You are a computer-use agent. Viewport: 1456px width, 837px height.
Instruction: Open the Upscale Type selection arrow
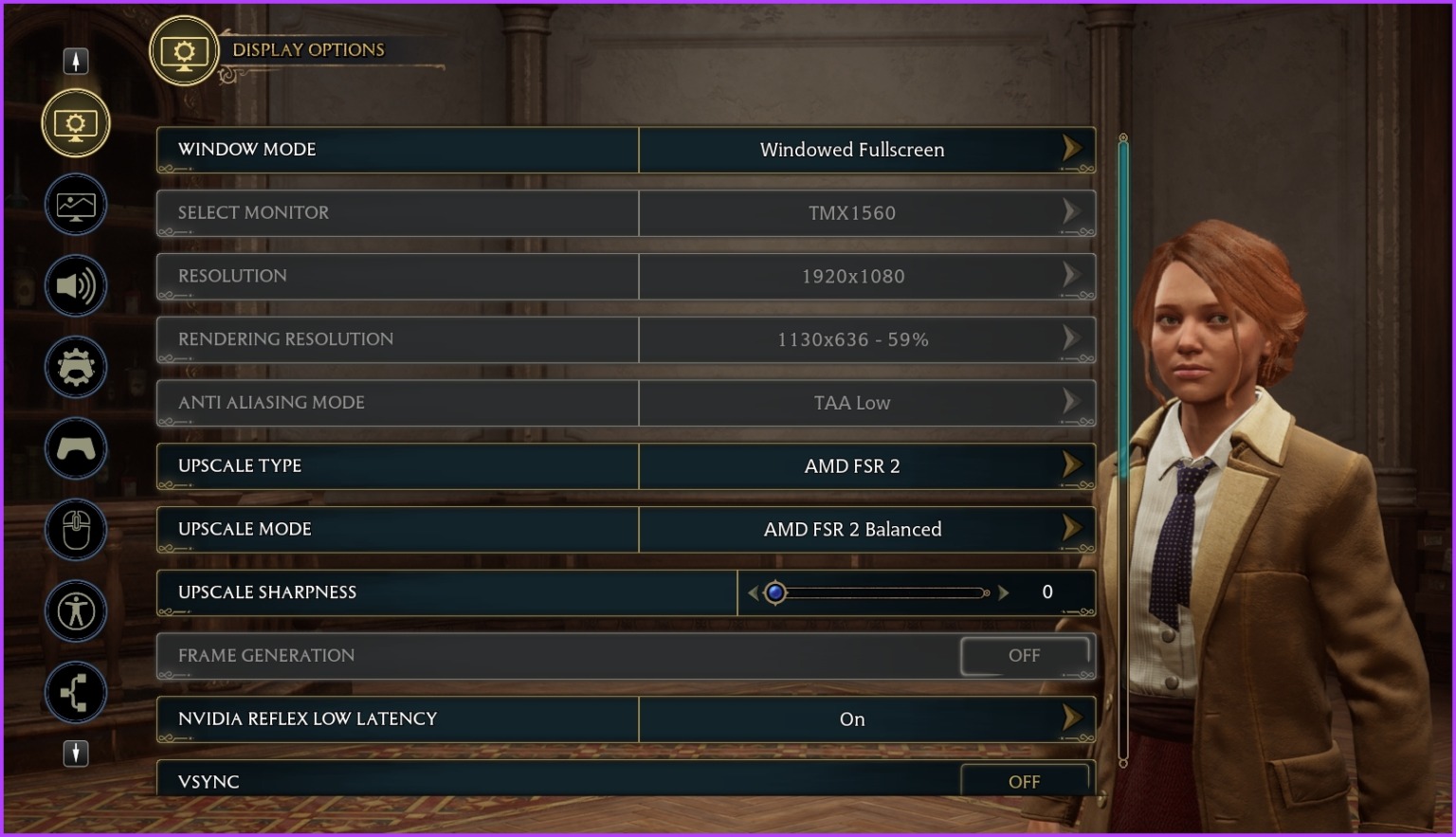pos(1073,465)
